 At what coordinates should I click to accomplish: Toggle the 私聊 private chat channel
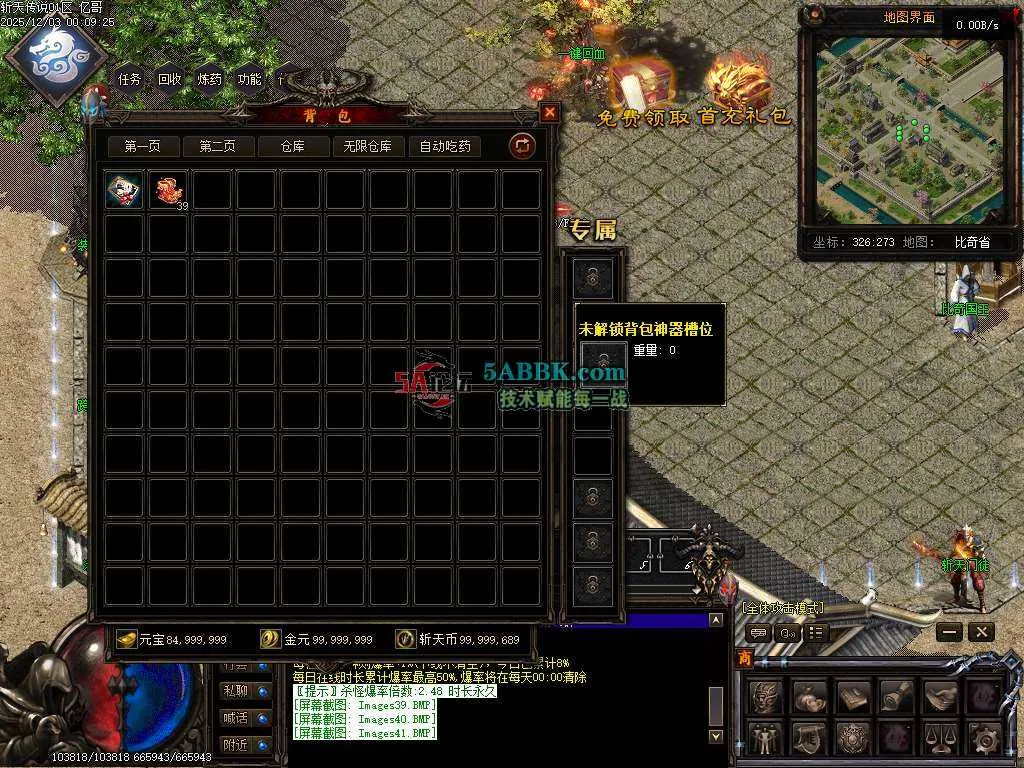pos(237,691)
